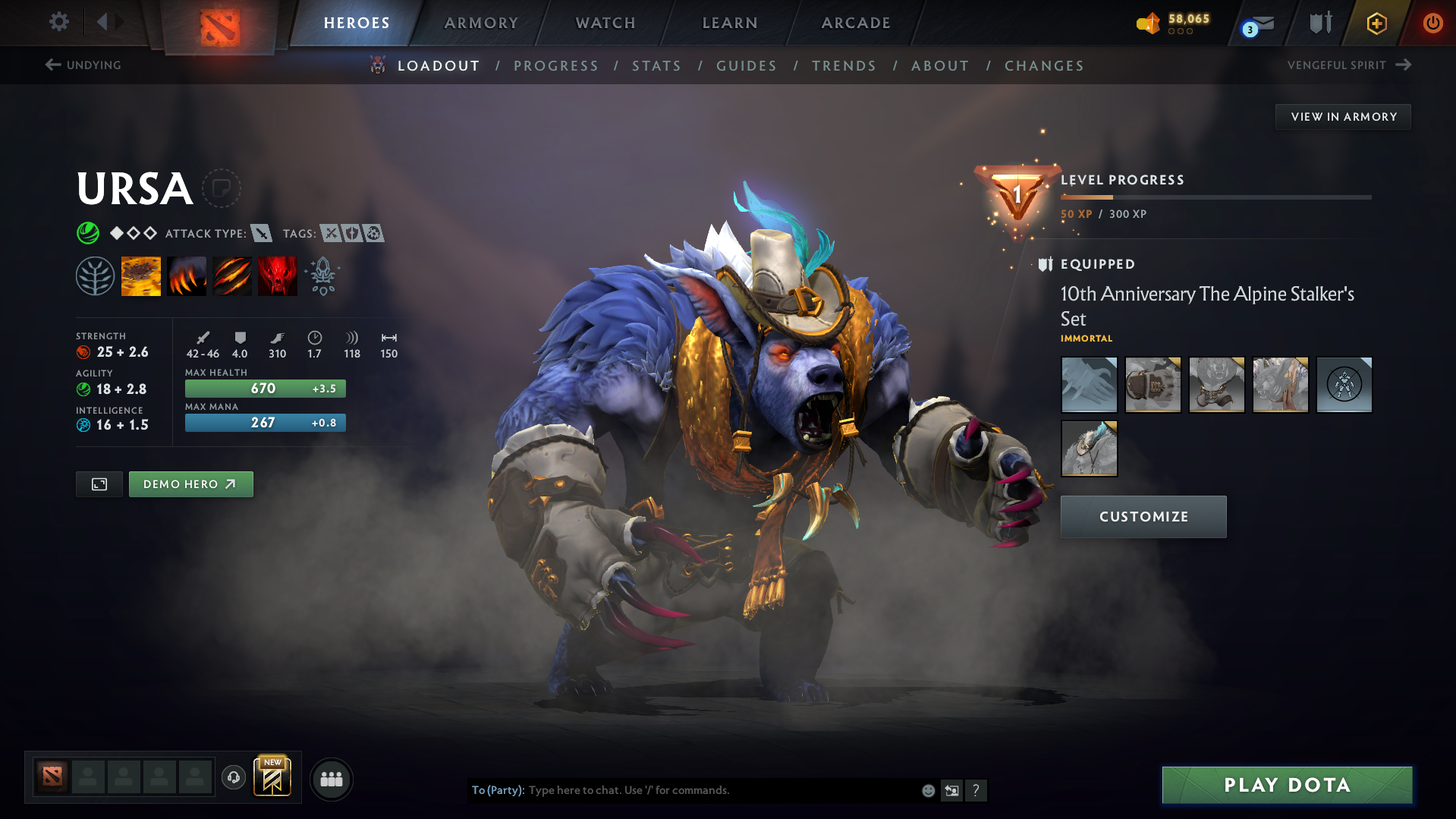
Task: Open the friends list icon near party slots
Action: [x=331, y=779]
